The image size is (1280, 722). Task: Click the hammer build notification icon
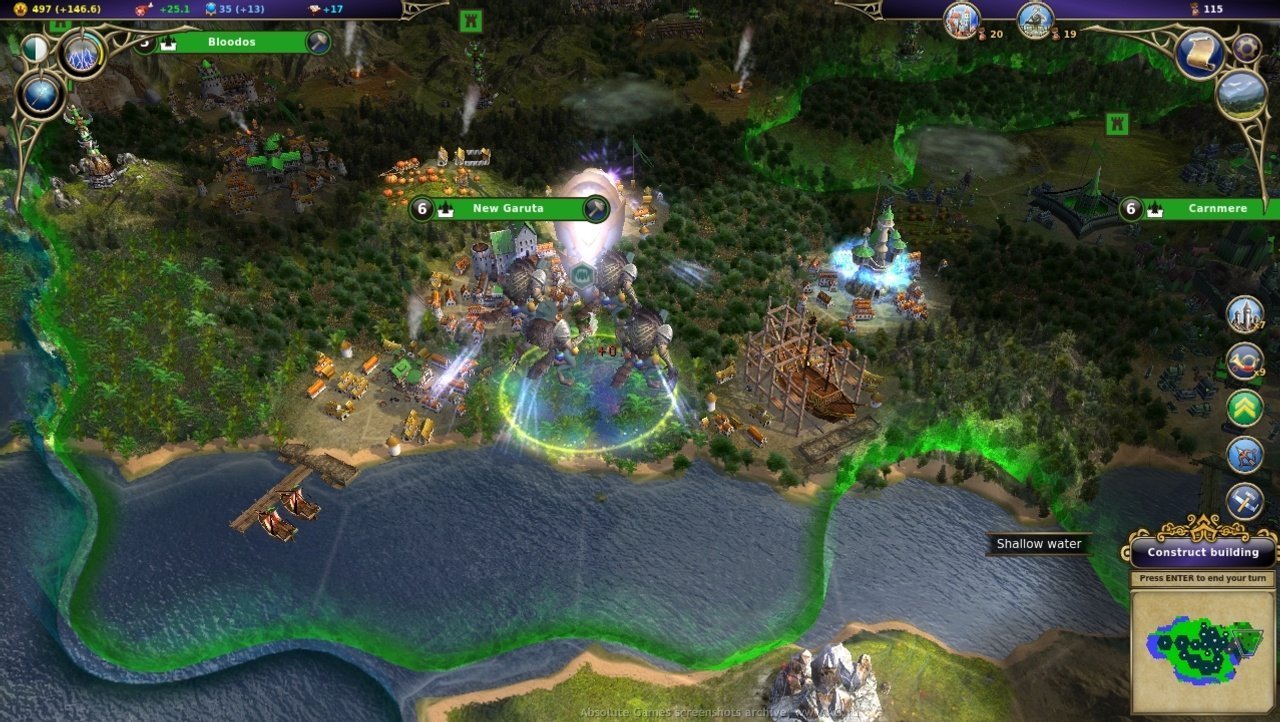1245,502
